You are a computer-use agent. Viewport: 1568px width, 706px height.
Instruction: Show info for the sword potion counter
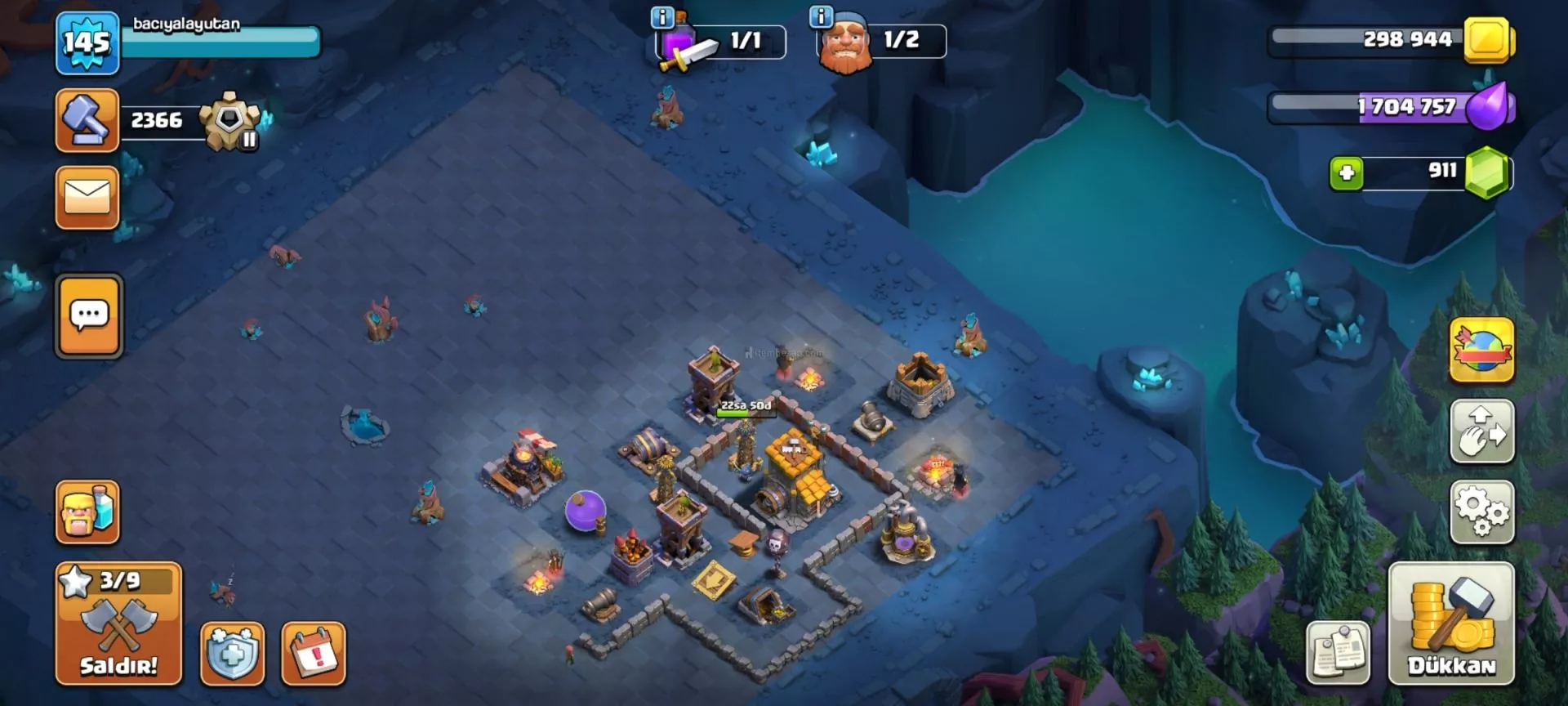click(662, 16)
